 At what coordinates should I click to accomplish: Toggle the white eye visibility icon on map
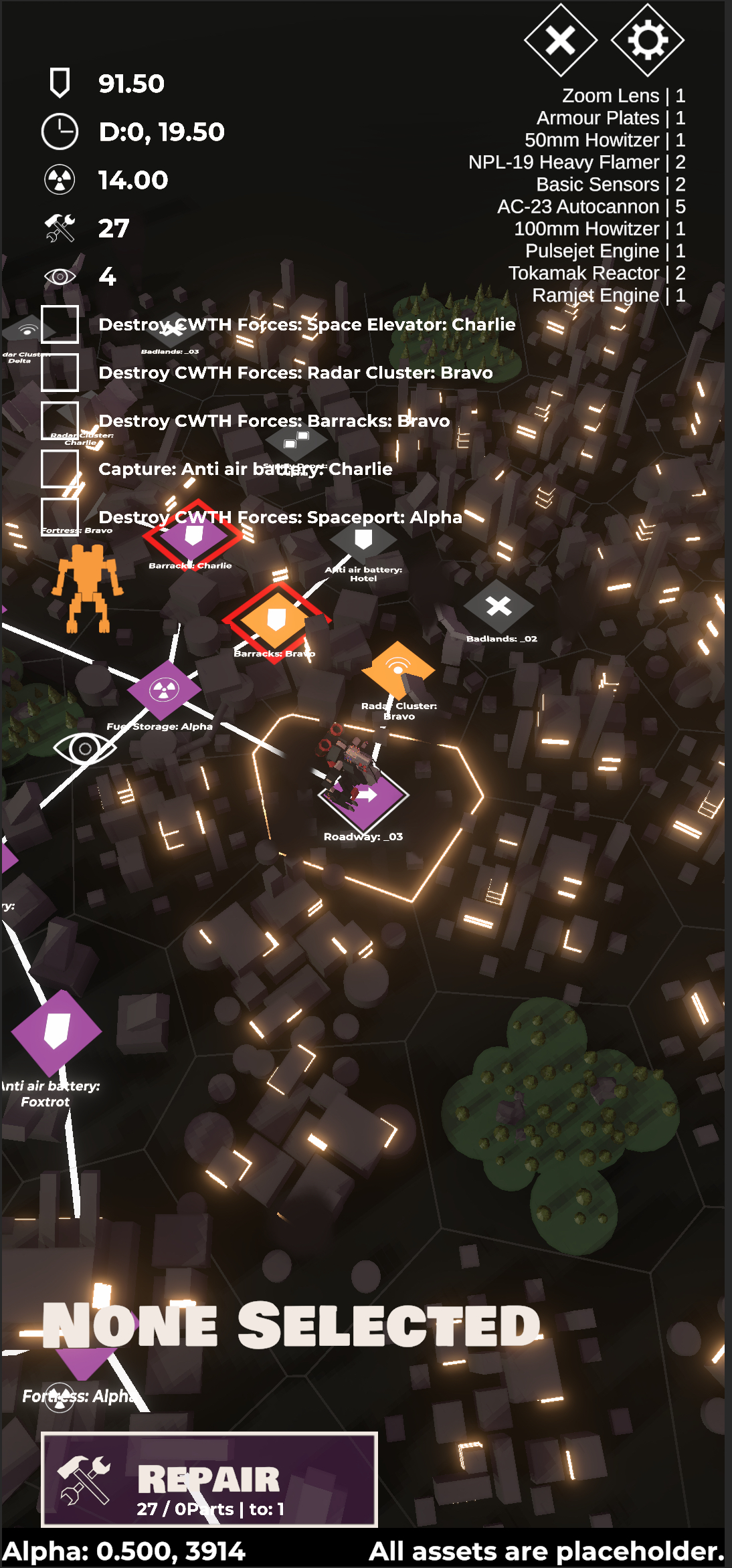click(x=84, y=748)
